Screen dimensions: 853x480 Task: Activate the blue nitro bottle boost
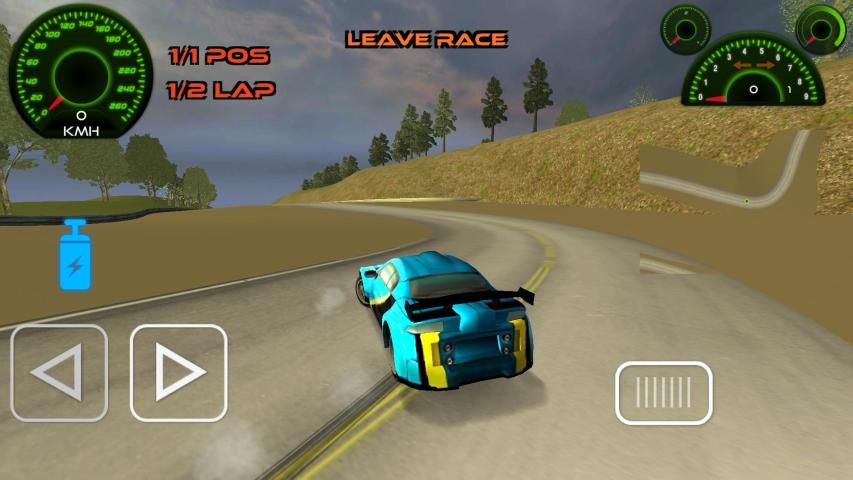75,256
